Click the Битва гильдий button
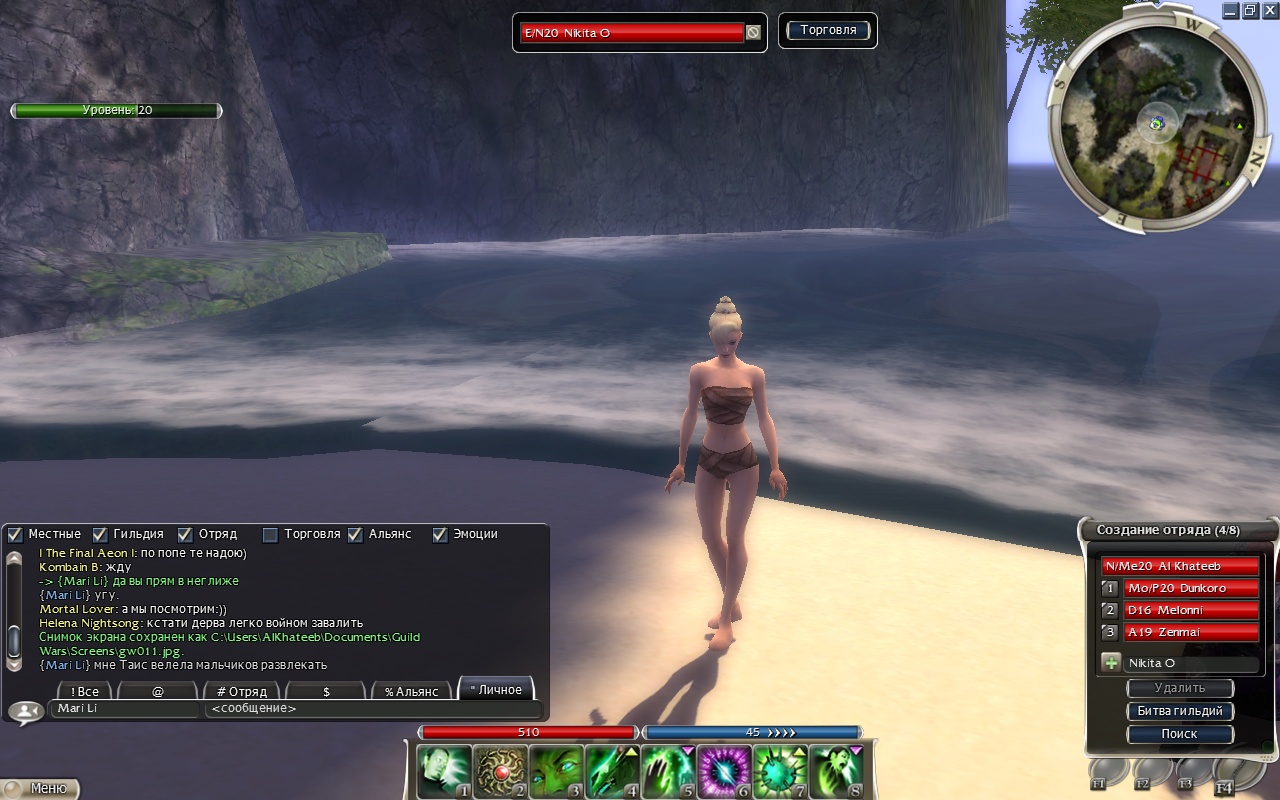This screenshot has height=800, width=1280. click(x=1180, y=711)
